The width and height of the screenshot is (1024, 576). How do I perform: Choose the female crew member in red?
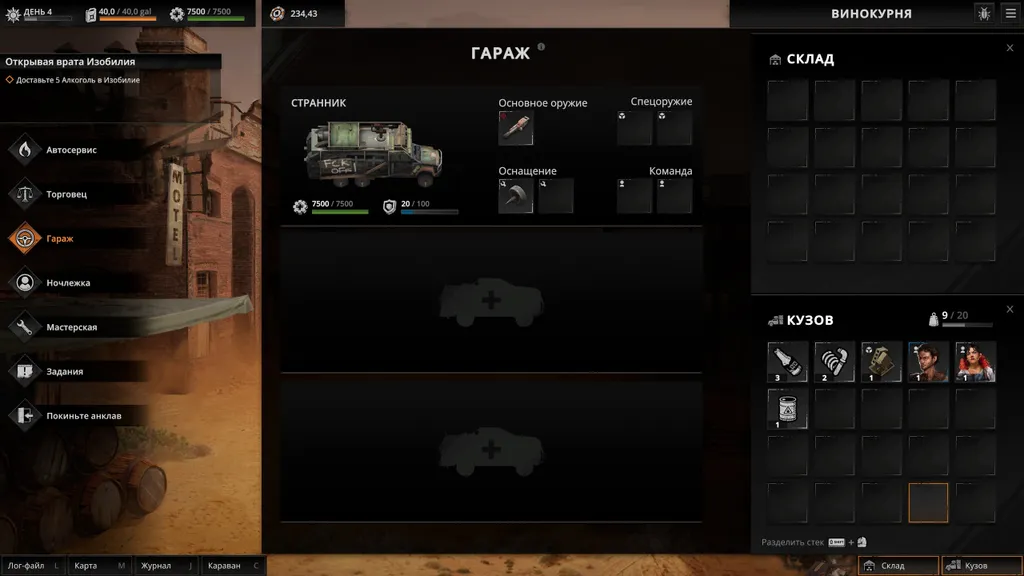[975, 362]
